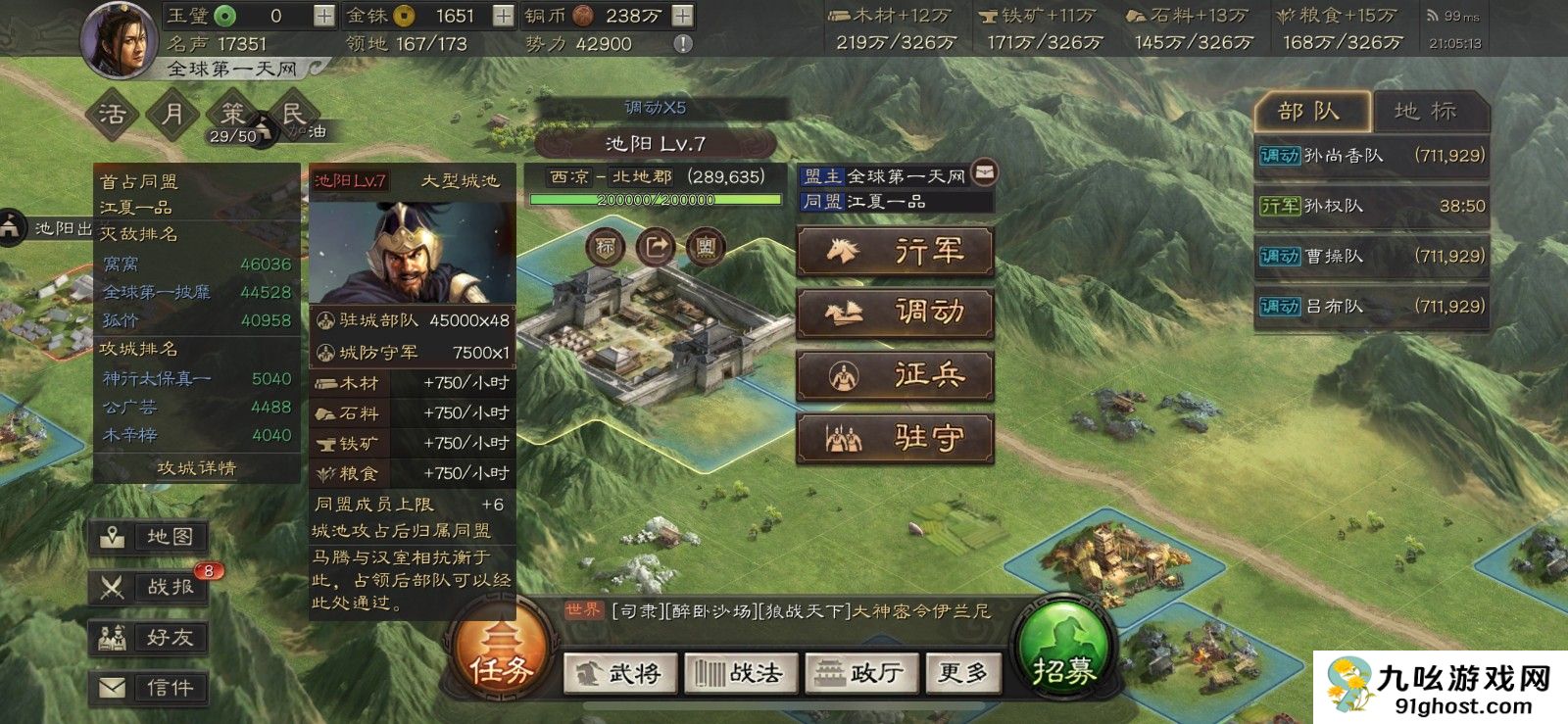Image resolution: width=1568 pixels, height=724 pixels.
Task: Open the 任务 quest menu
Action: coord(501,654)
